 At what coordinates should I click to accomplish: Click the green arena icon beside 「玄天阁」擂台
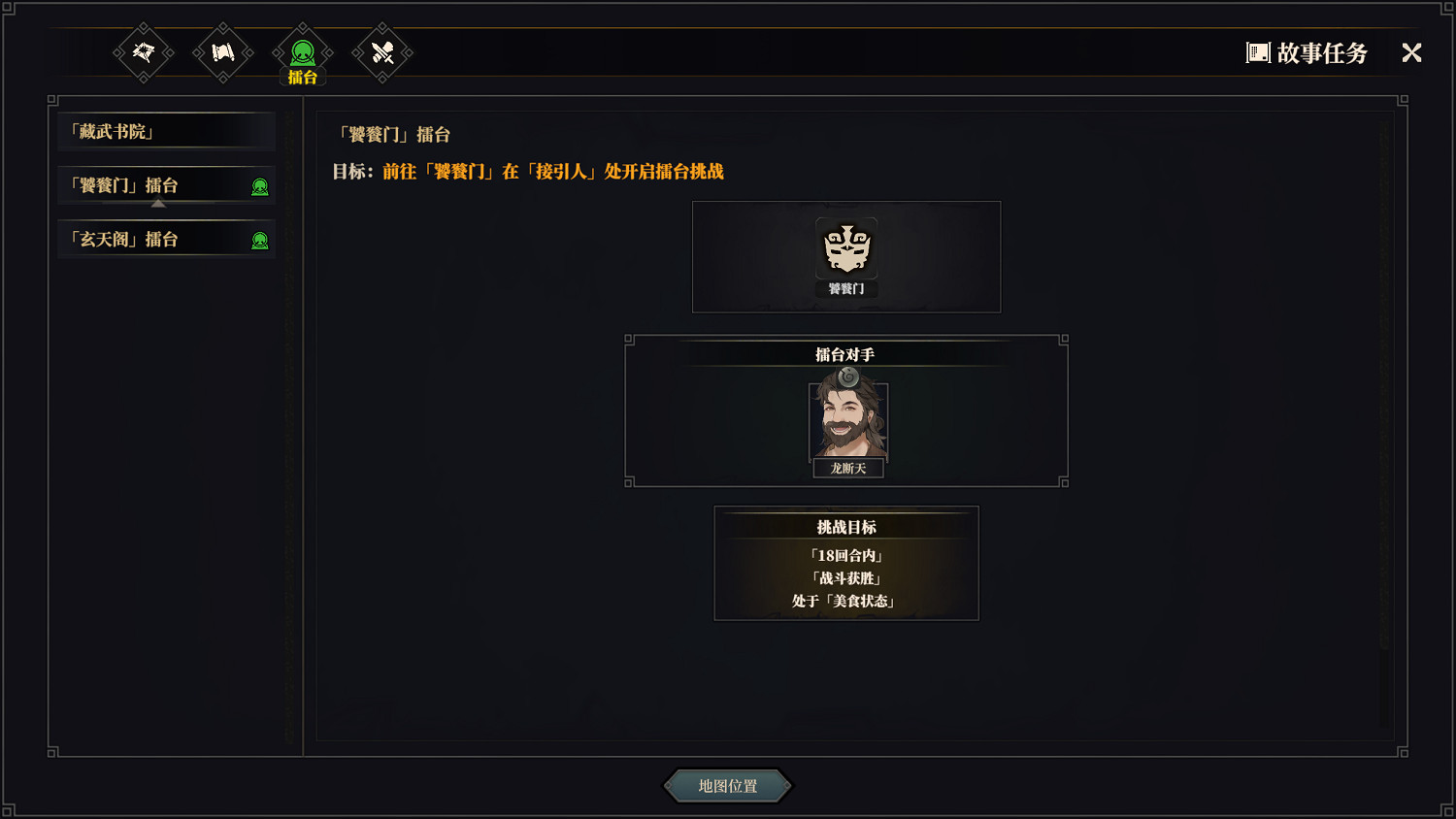pyautogui.click(x=260, y=239)
